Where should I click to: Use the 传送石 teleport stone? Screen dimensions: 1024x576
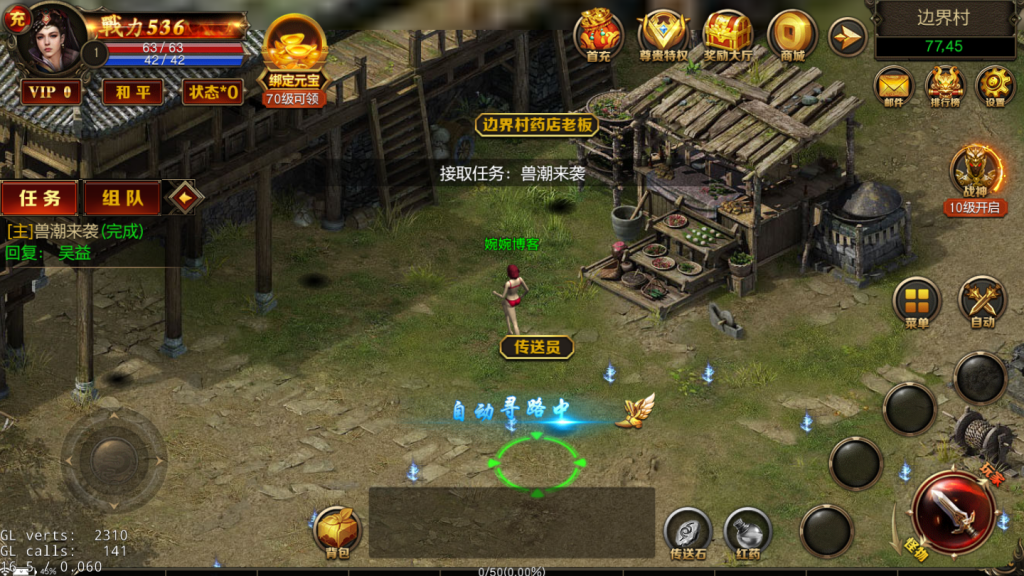click(x=688, y=531)
